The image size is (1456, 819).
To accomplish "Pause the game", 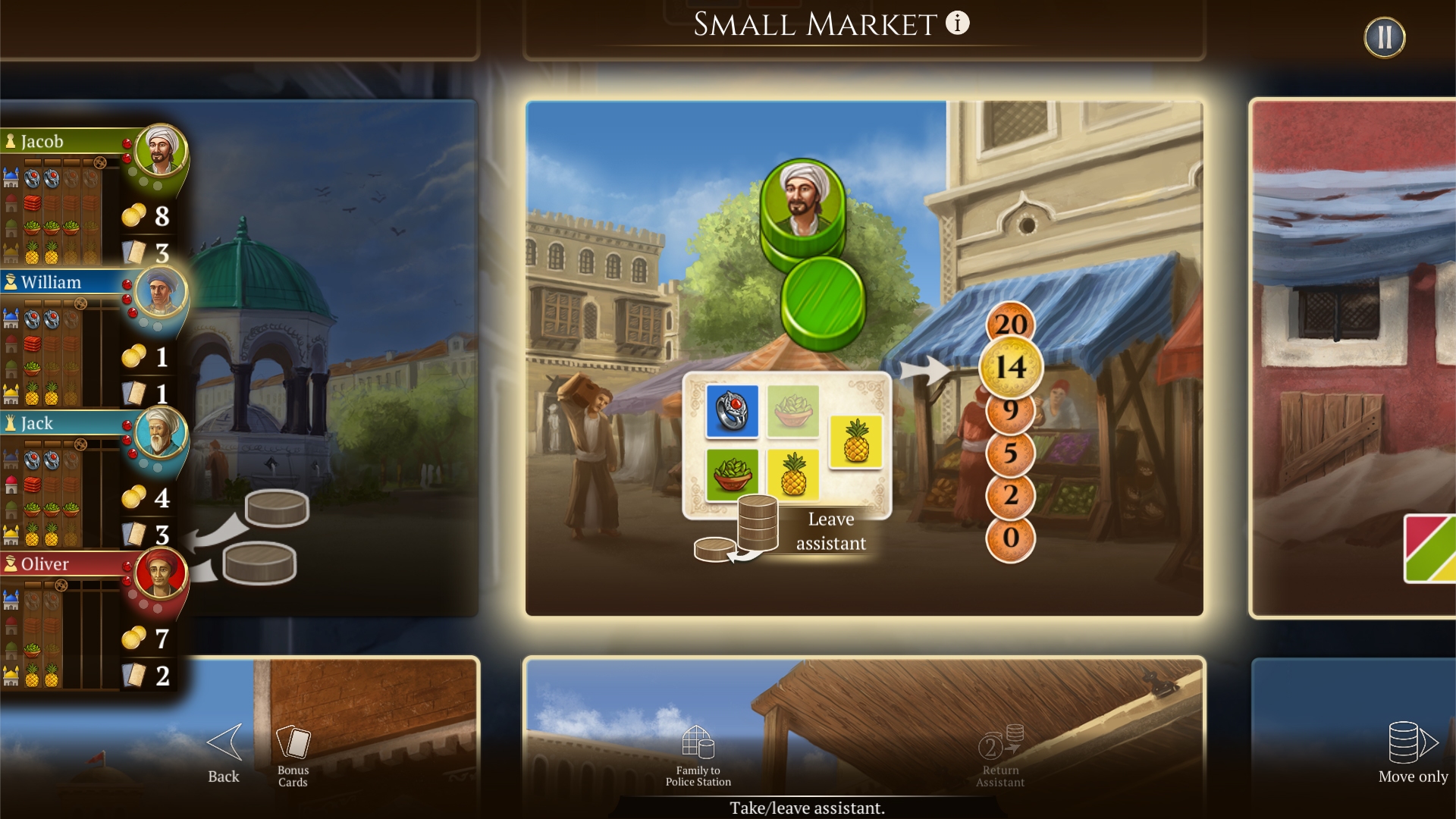I will pyautogui.click(x=1384, y=36).
